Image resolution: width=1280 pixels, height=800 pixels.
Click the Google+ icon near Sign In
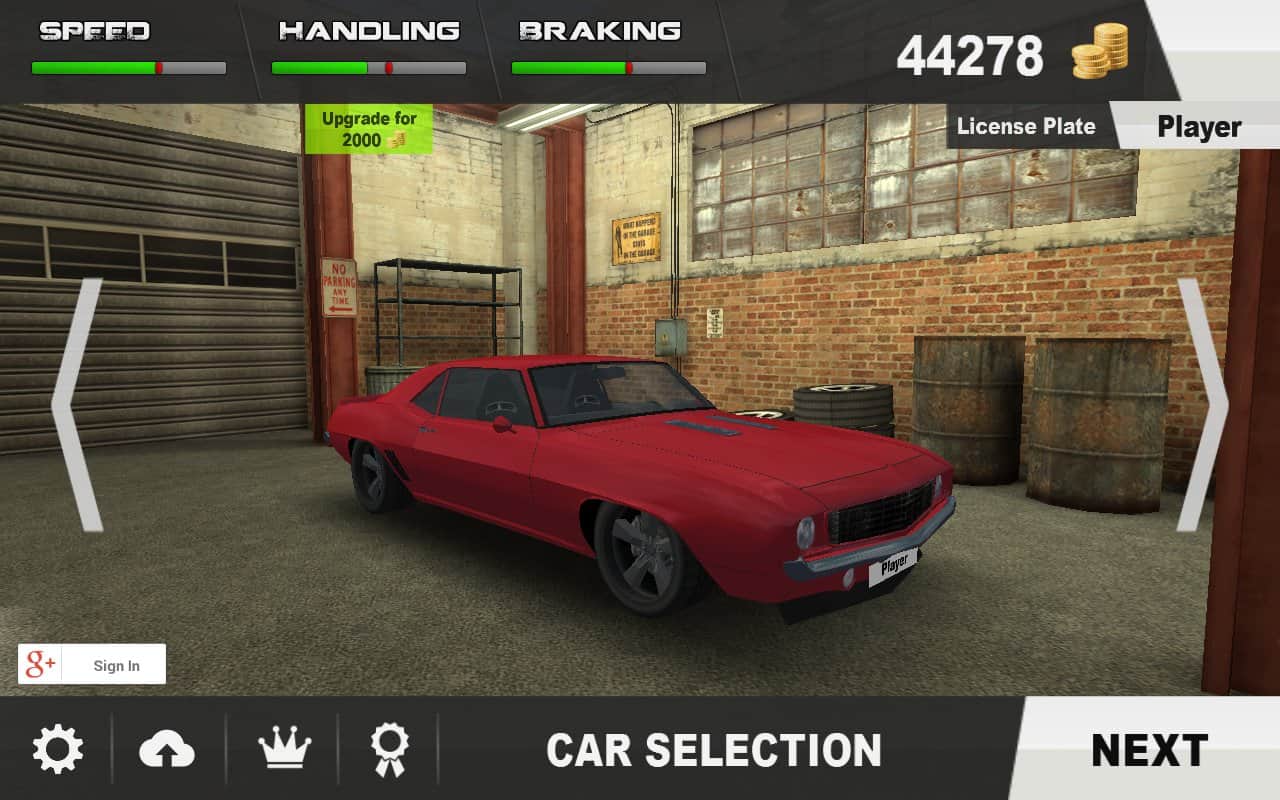(39, 664)
